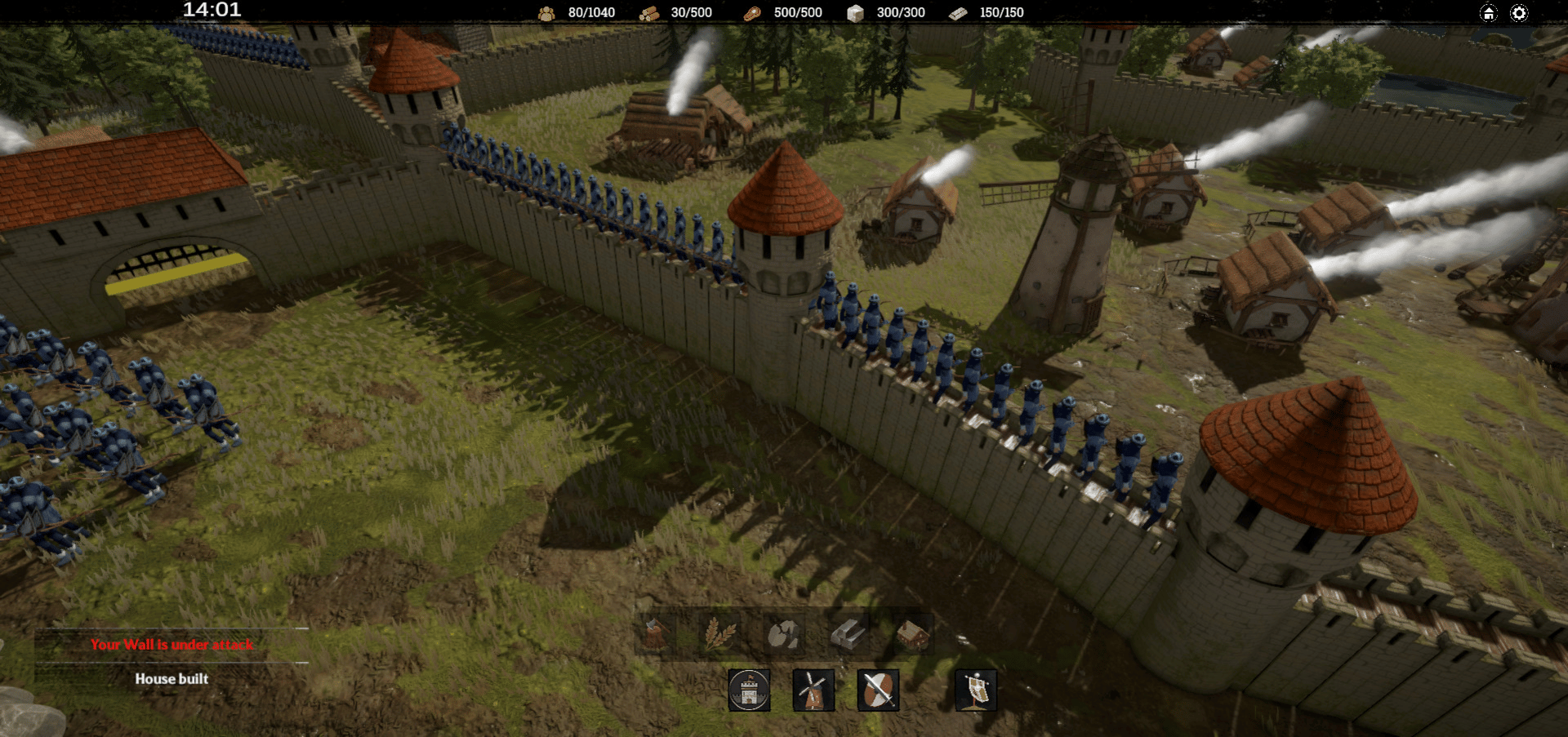The image size is (1568, 737).
Task: Pick the stone quarry building icon
Action: 784,633
